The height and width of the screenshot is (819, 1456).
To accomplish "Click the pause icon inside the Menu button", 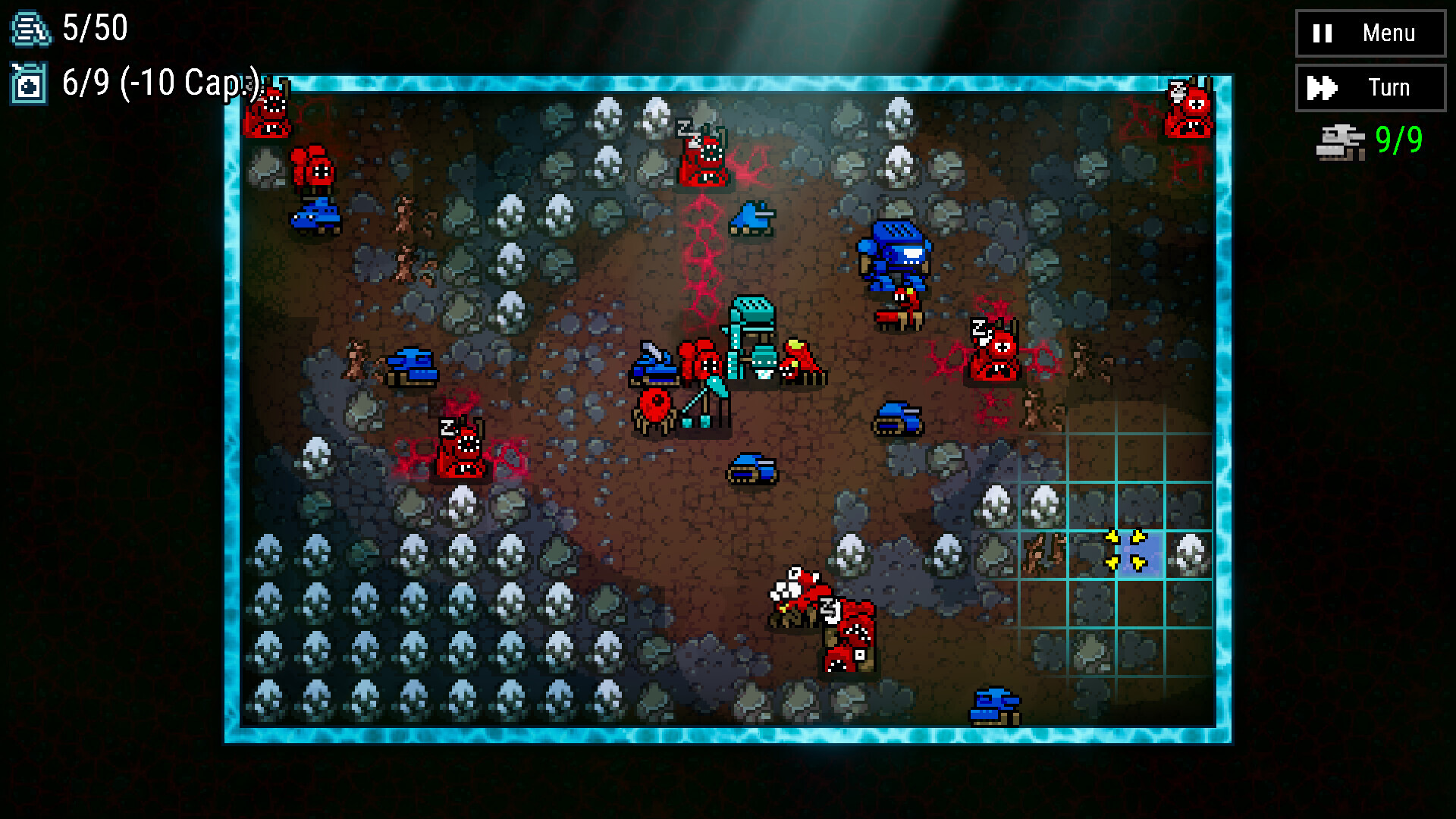I will pyautogui.click(x=1321, y=33).
